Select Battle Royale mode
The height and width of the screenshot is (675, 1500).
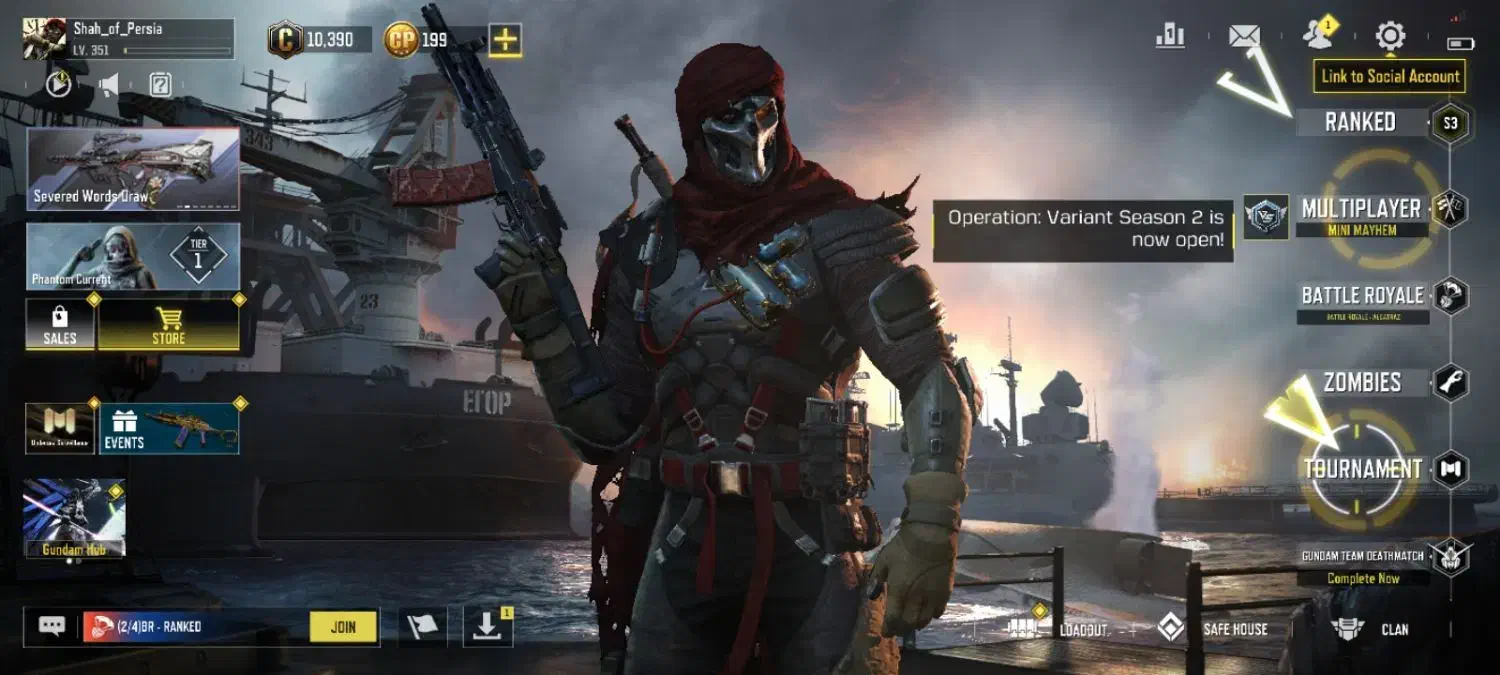coord(1362,296)
